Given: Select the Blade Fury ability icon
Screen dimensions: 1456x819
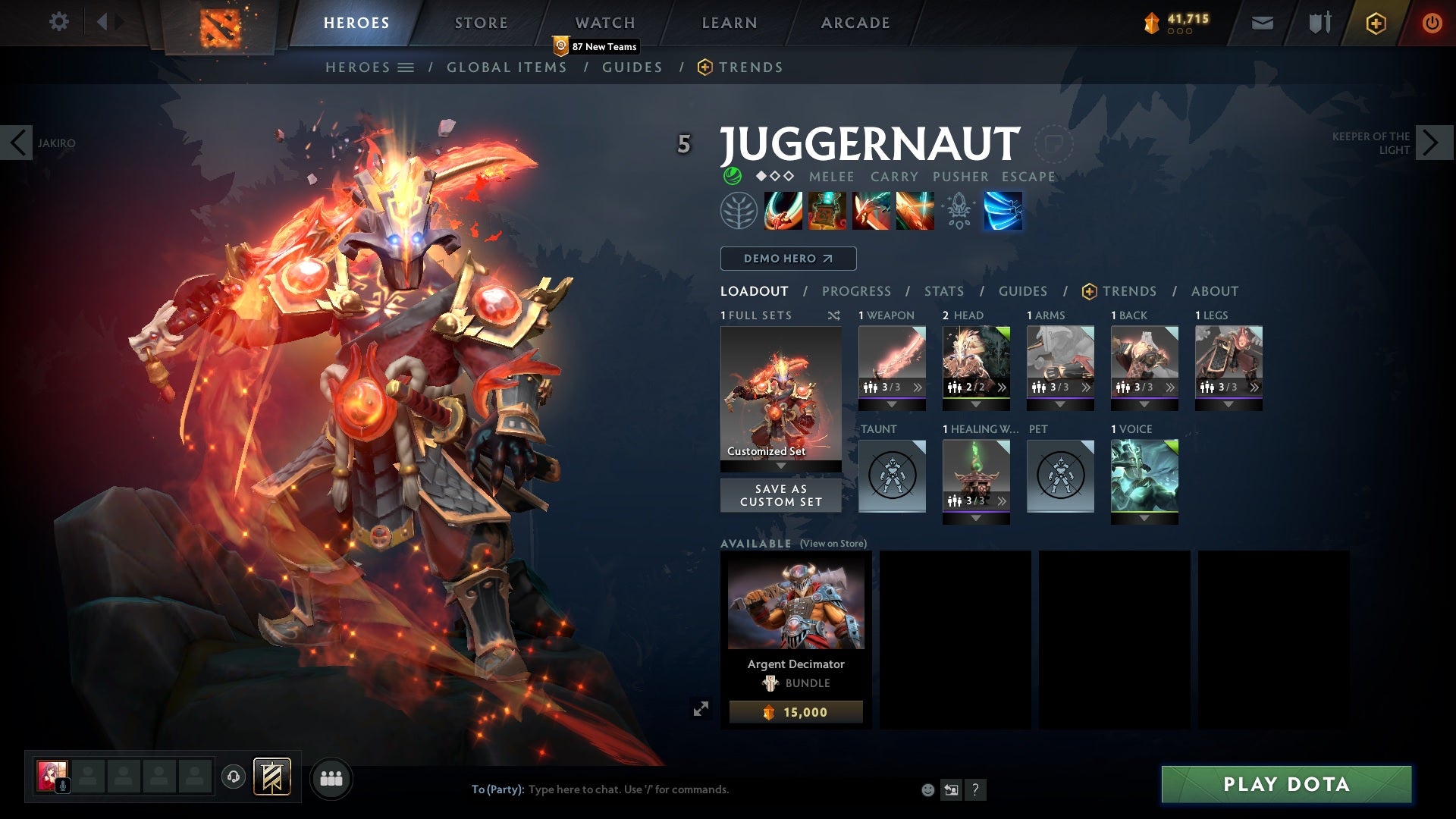Looking at the screenshot, I should (x=783, y=211).
